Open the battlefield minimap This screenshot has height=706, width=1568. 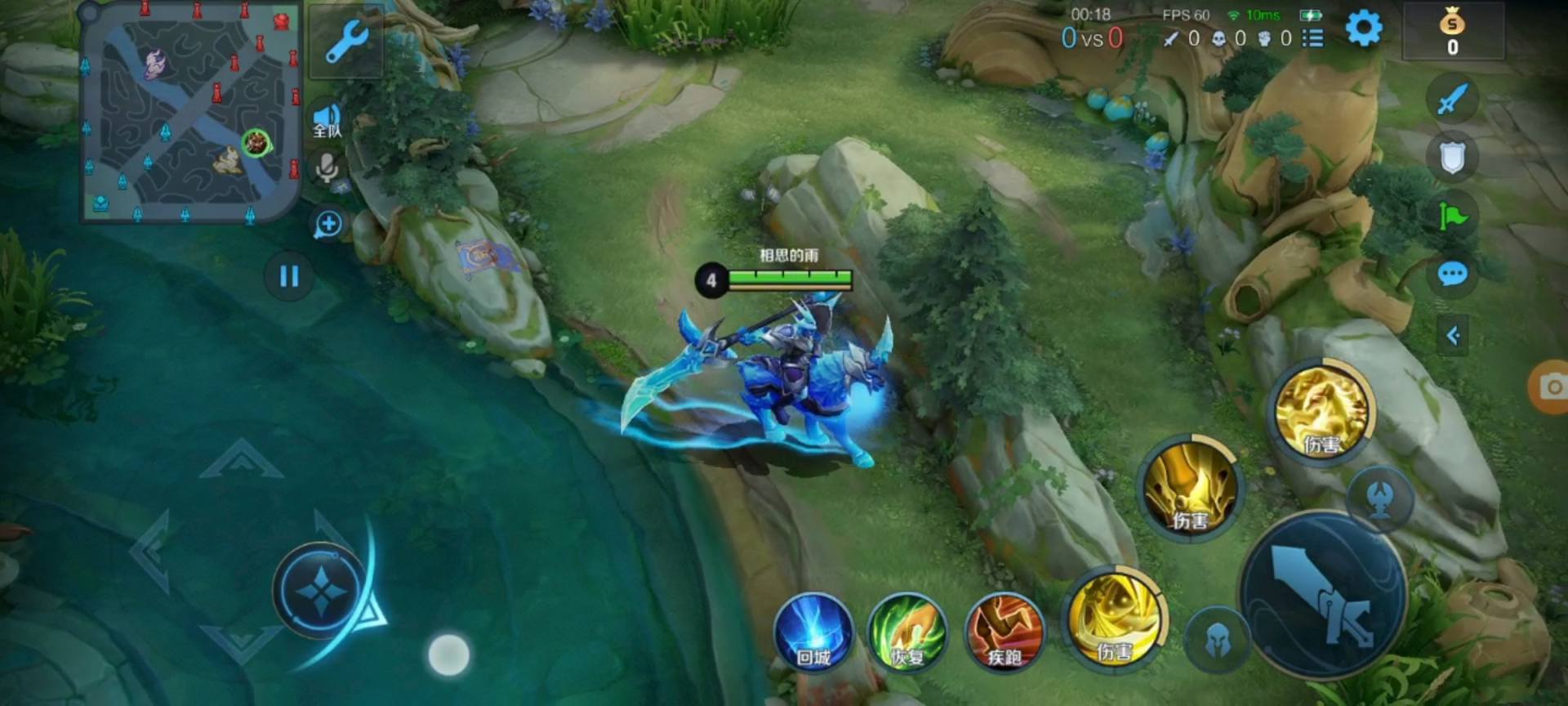click(x=189, y=114)
